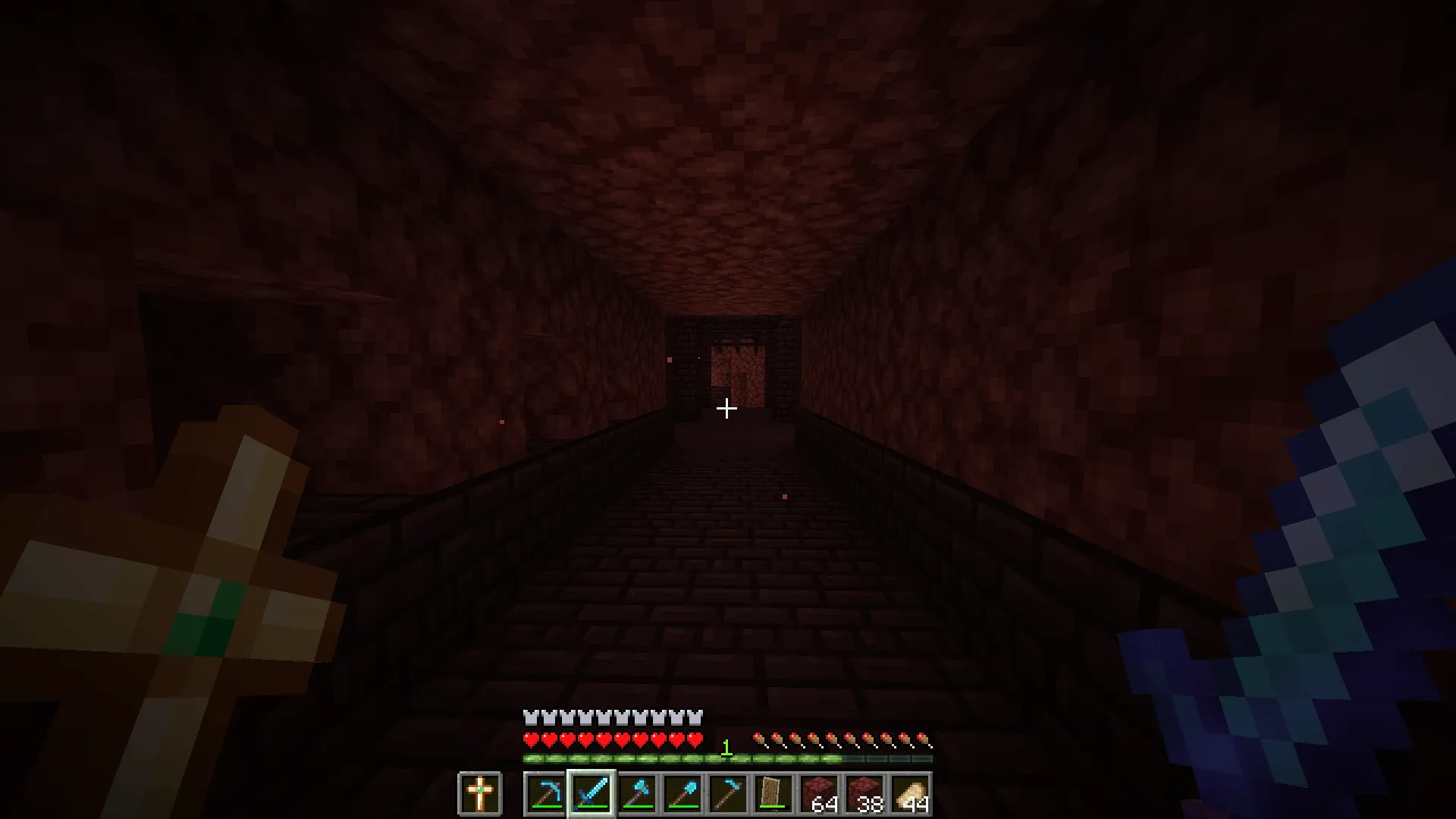Select the diamond axe
This screenshot has height=819, width=1456.
coord(637,791)
